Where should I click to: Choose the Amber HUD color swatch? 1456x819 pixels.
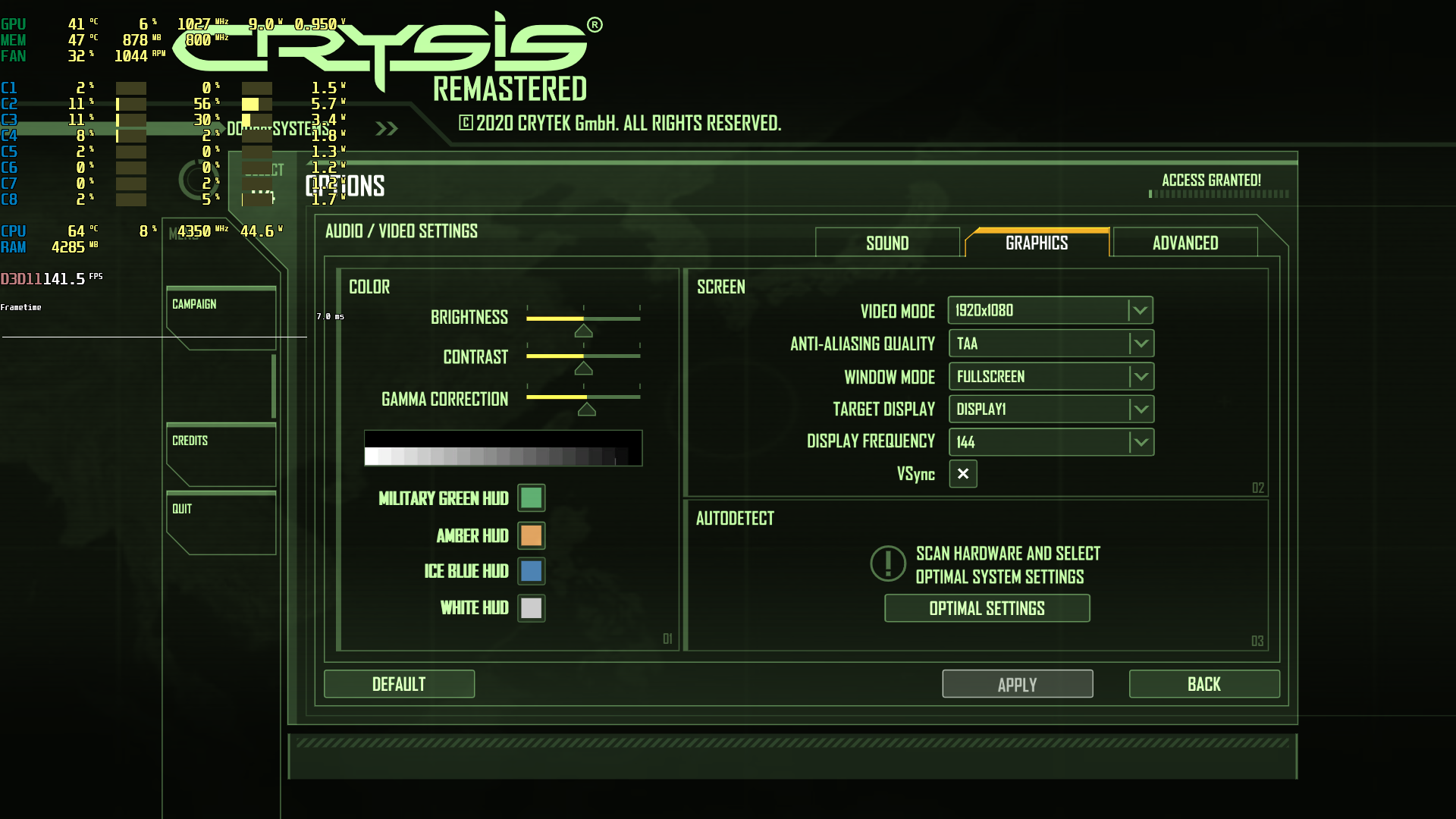tap(532, 535)
